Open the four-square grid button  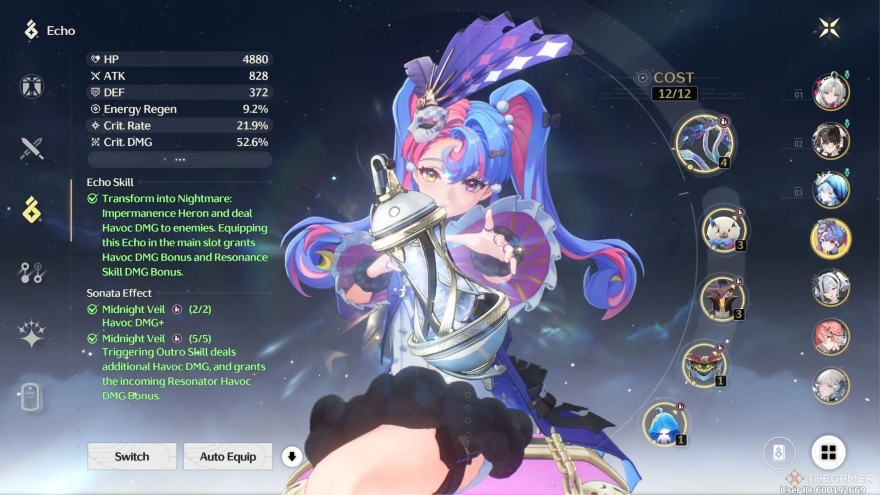pos(828,452)
